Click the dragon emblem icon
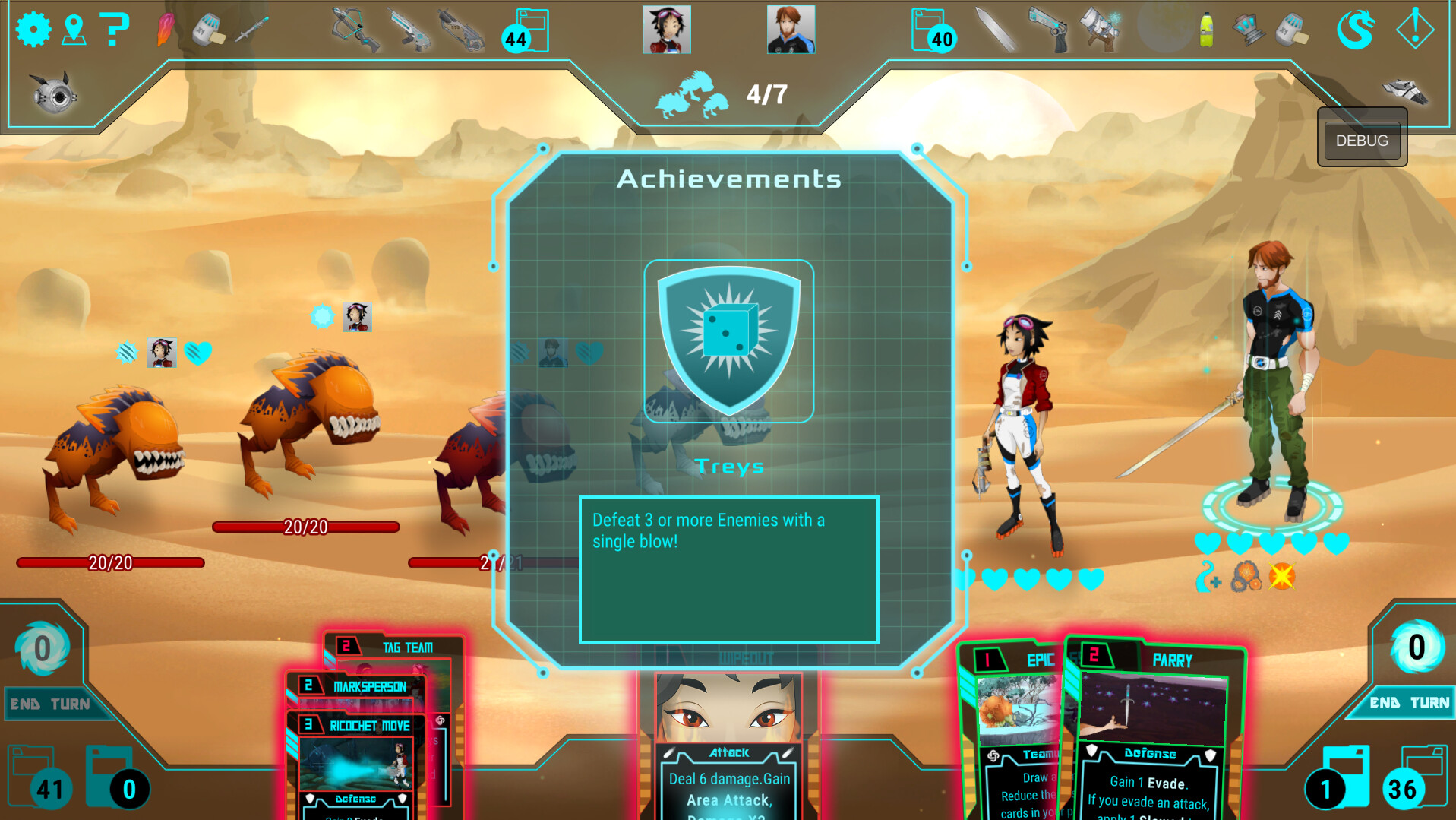This screenshot has height=820, width=1456. [x=1356, y=30]
